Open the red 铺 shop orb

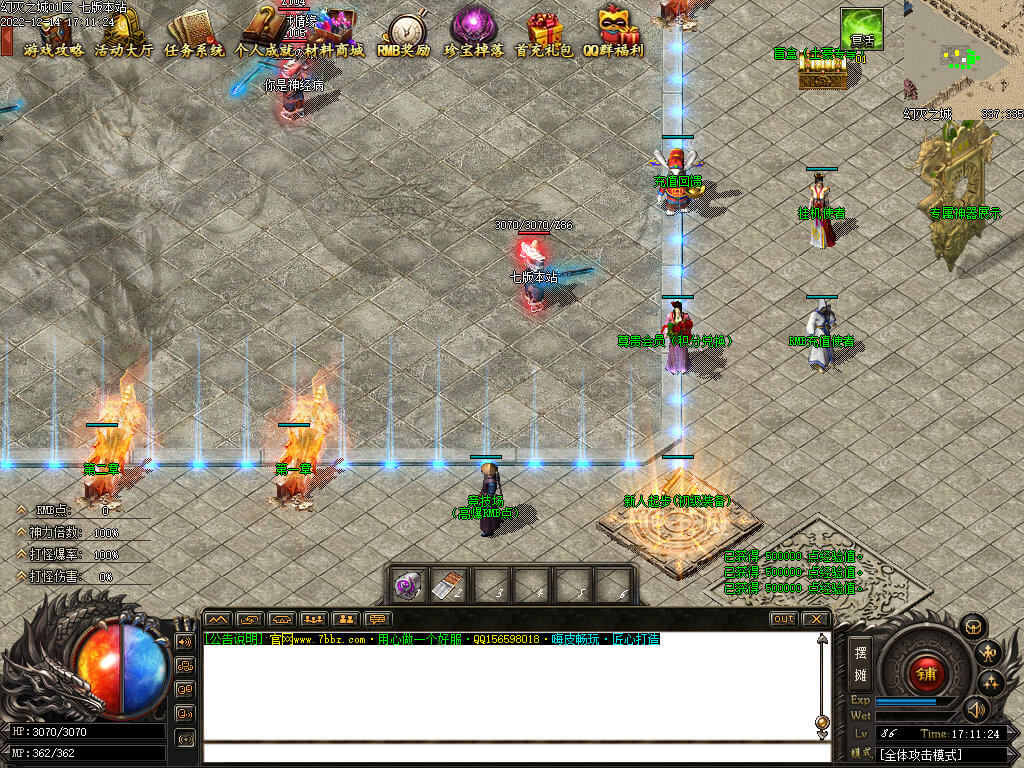pyautogui.click(x=926, y=673)
